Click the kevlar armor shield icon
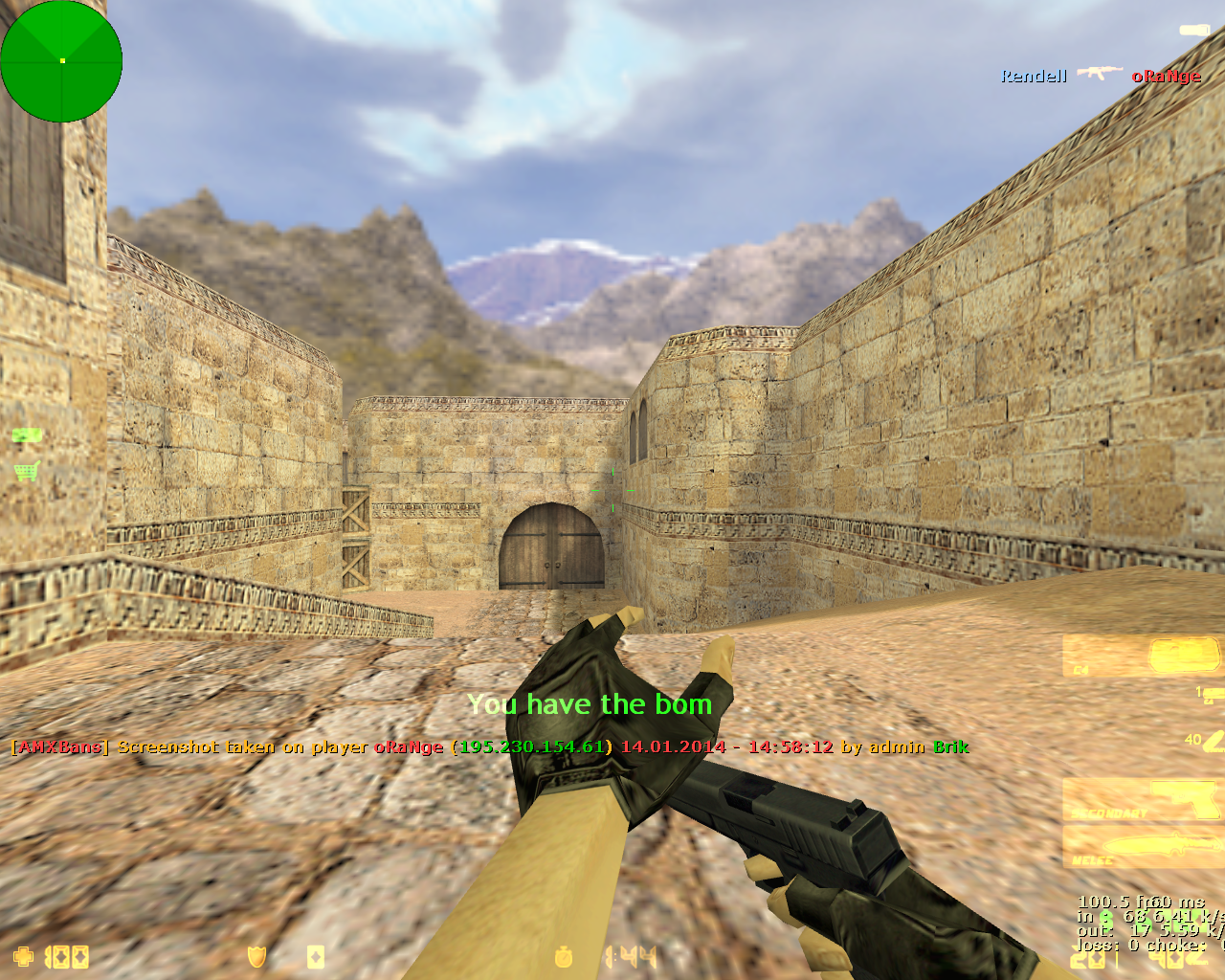The height and width of the screenshot is (980, 1225). tap(256, 956)
